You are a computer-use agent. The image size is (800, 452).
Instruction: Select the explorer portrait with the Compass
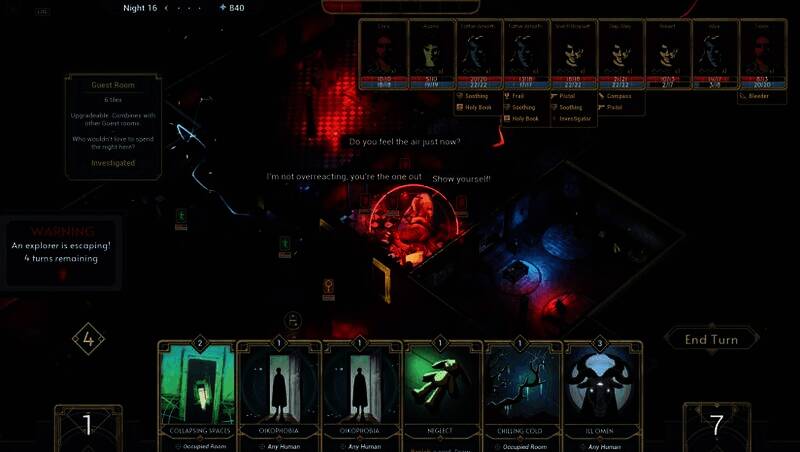(x=622, y=56)
